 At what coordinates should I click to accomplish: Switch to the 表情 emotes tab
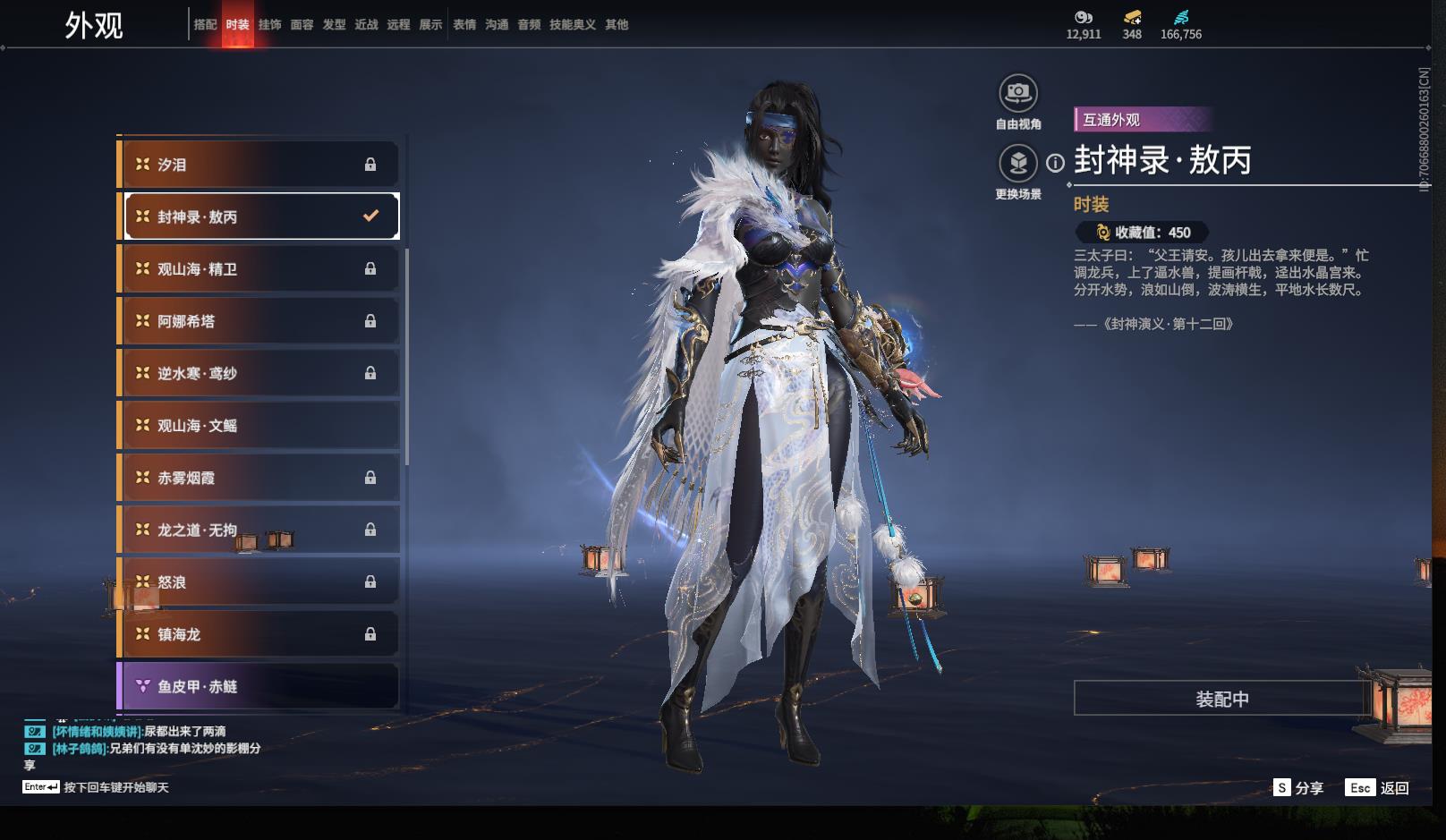[464, 25]
